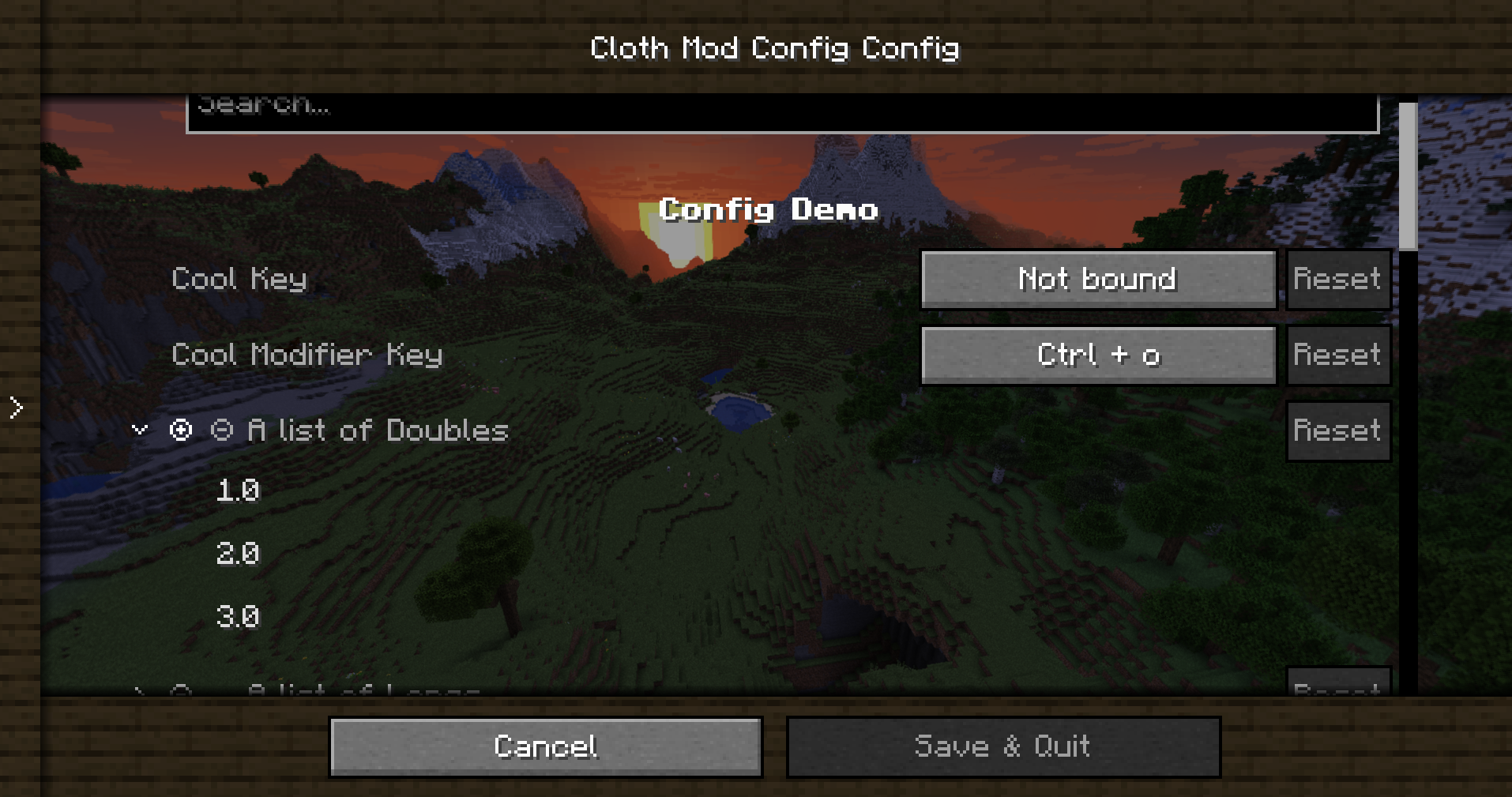Expand the A list of Longs entry

point(139,691)
